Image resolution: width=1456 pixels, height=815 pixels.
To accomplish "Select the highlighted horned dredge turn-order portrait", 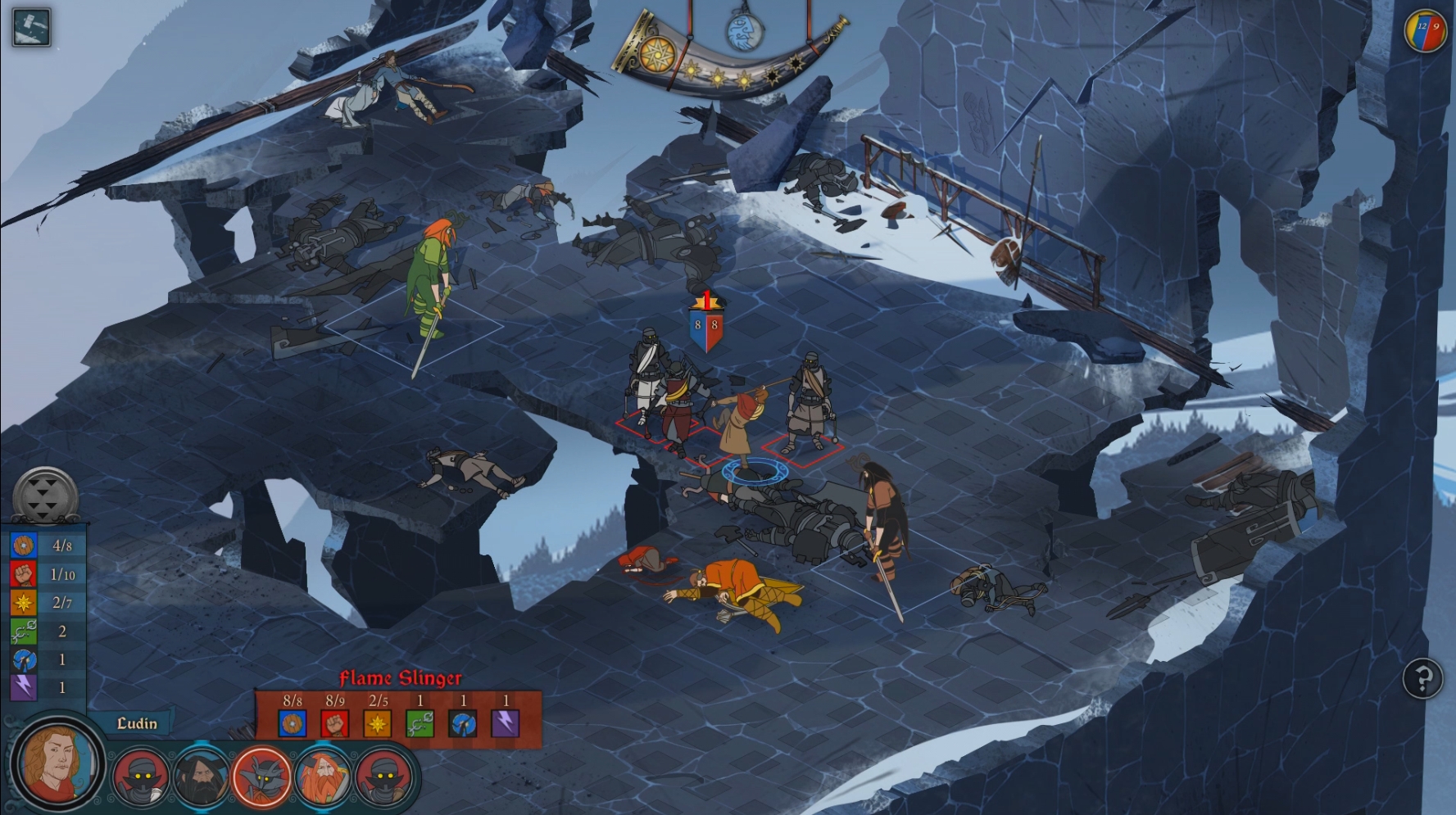I will click(262, 777).
